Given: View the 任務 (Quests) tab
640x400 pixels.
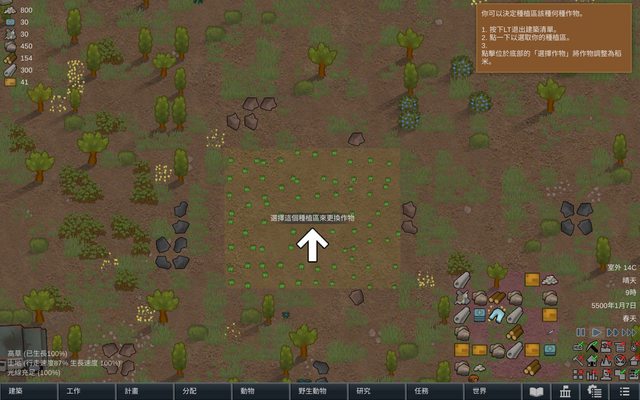Looking at the screenshot, I should (x=421, y=391).
